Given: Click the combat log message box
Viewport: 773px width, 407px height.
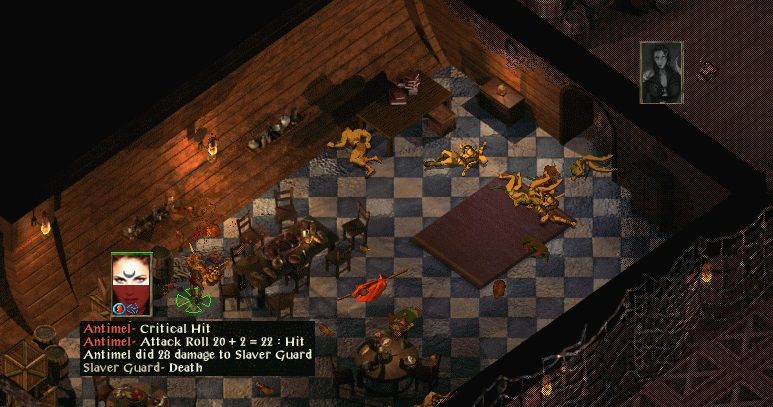Looking at the screenshot, I should 198,348.
